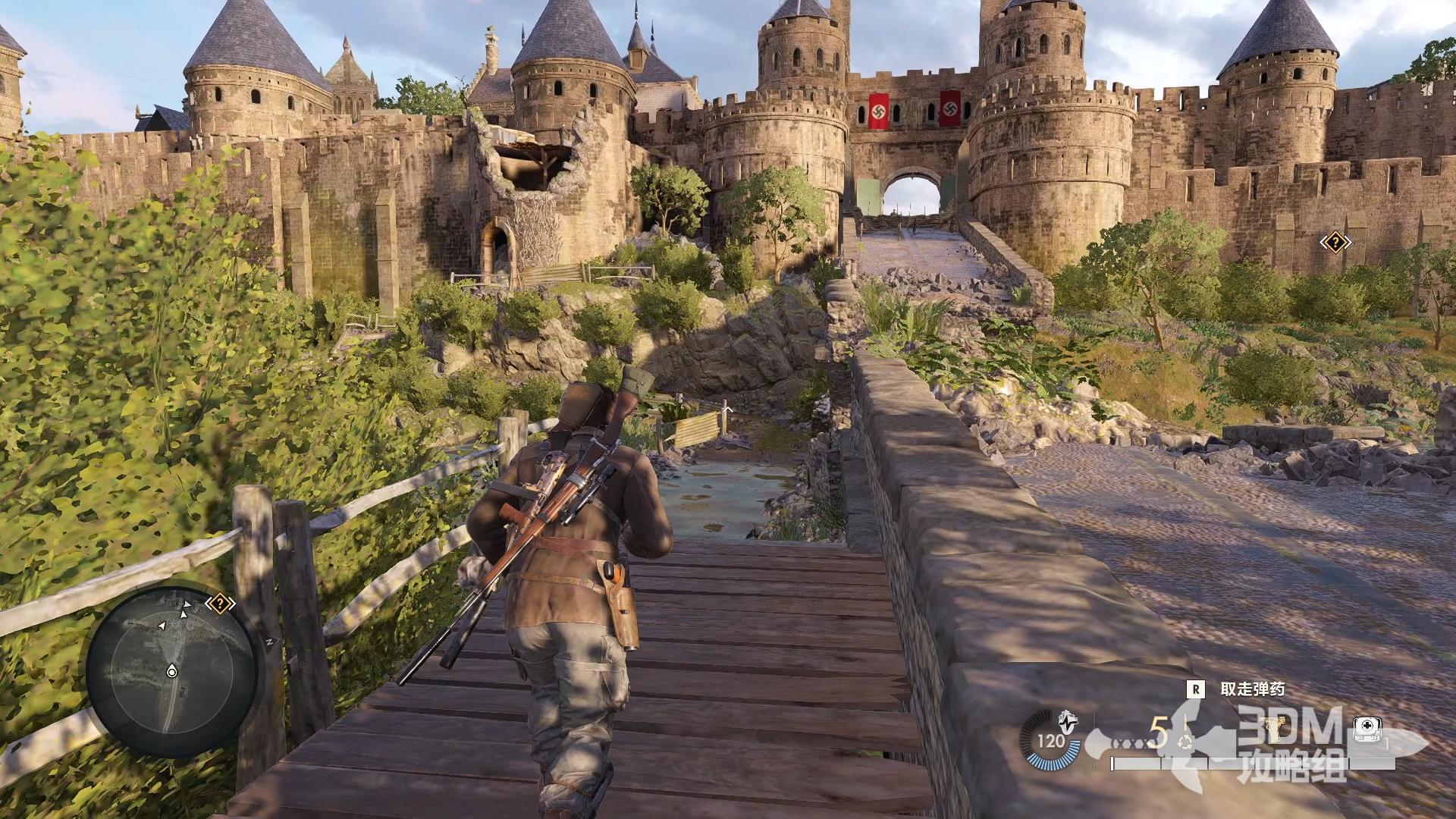This screenshot has width=1456, height=819.
Task: Click the question-mark objective waypoint over the castle wall
Action: (1335, 243)
